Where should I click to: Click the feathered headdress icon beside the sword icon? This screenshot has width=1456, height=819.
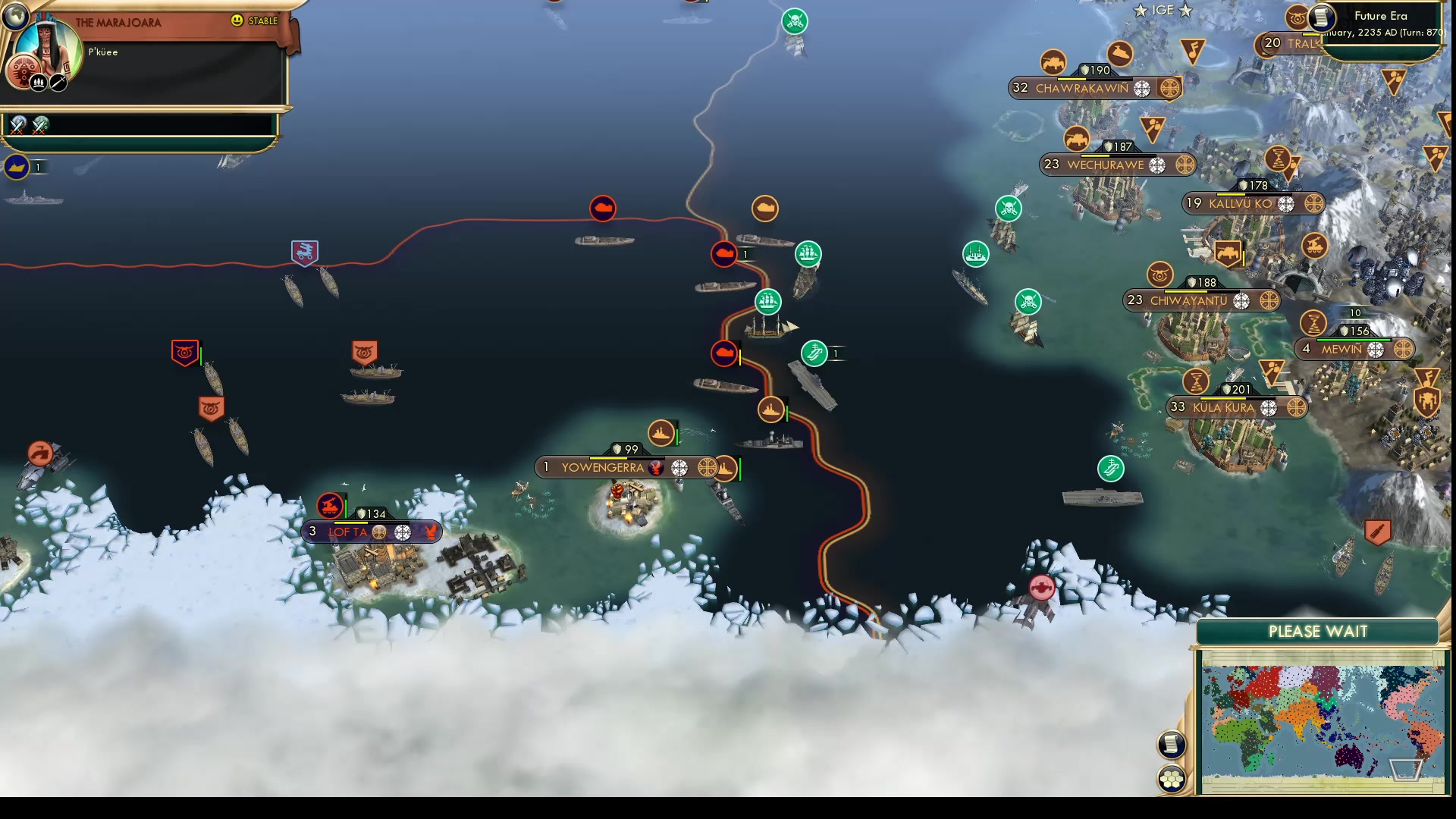pyautogui.click(x=39, y=83)
